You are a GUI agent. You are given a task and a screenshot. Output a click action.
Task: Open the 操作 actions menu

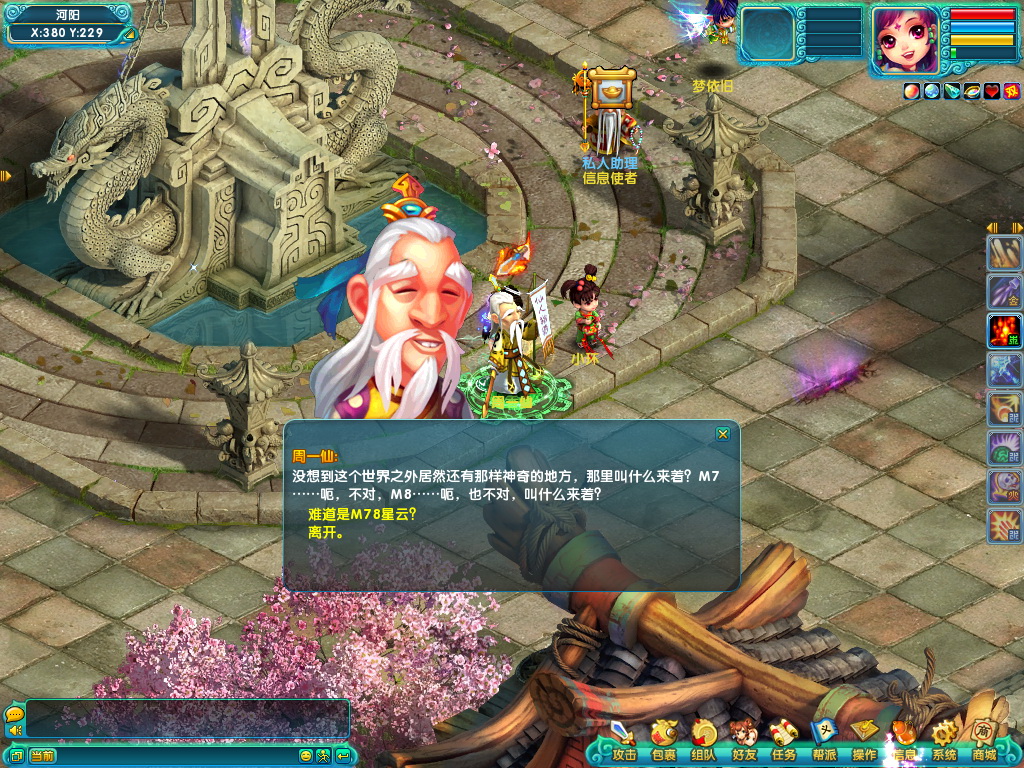864,743
